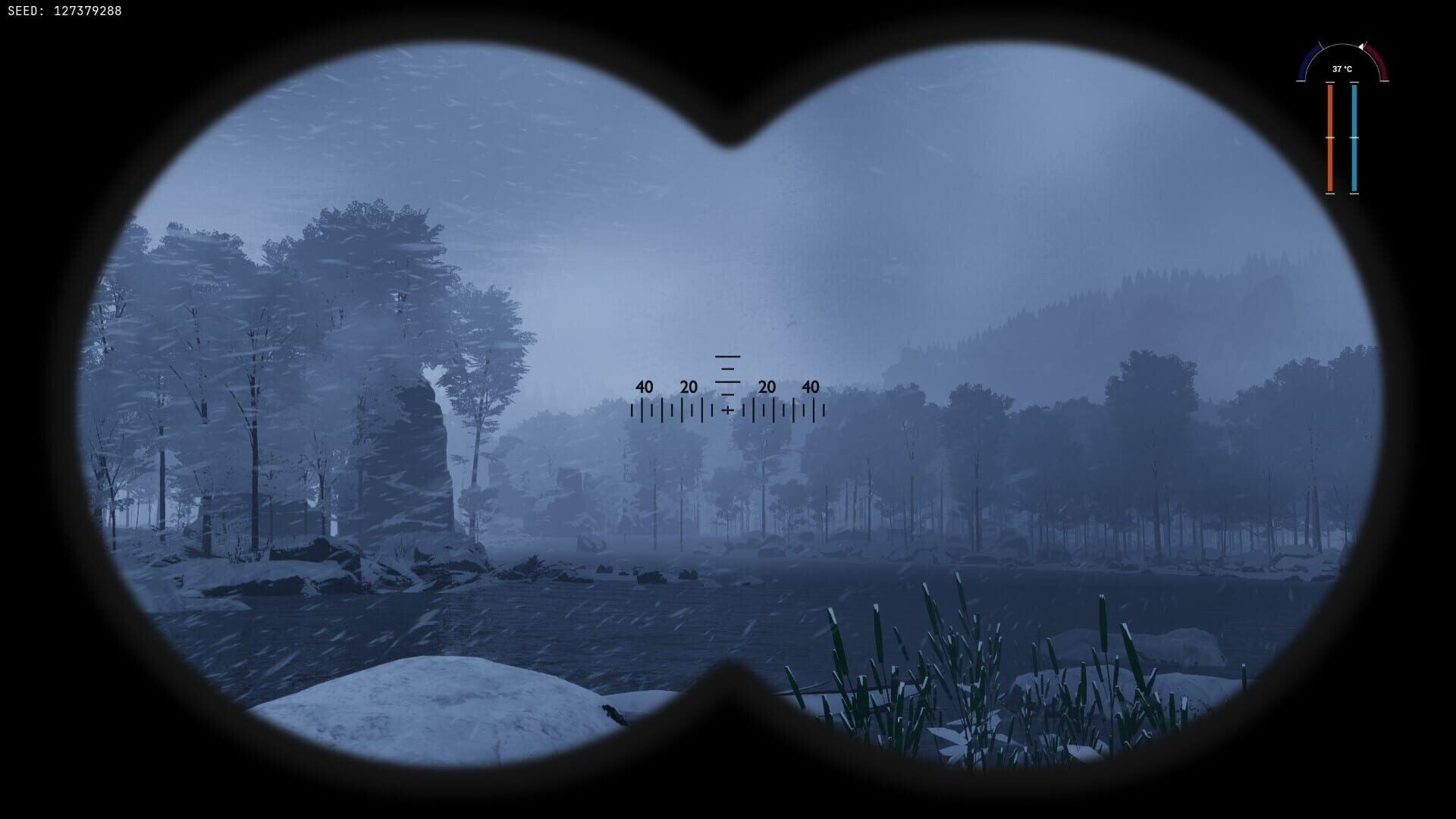Click the semicircular temperature gauge slider
The image size is (1456, 819).
click(1342, 45)
